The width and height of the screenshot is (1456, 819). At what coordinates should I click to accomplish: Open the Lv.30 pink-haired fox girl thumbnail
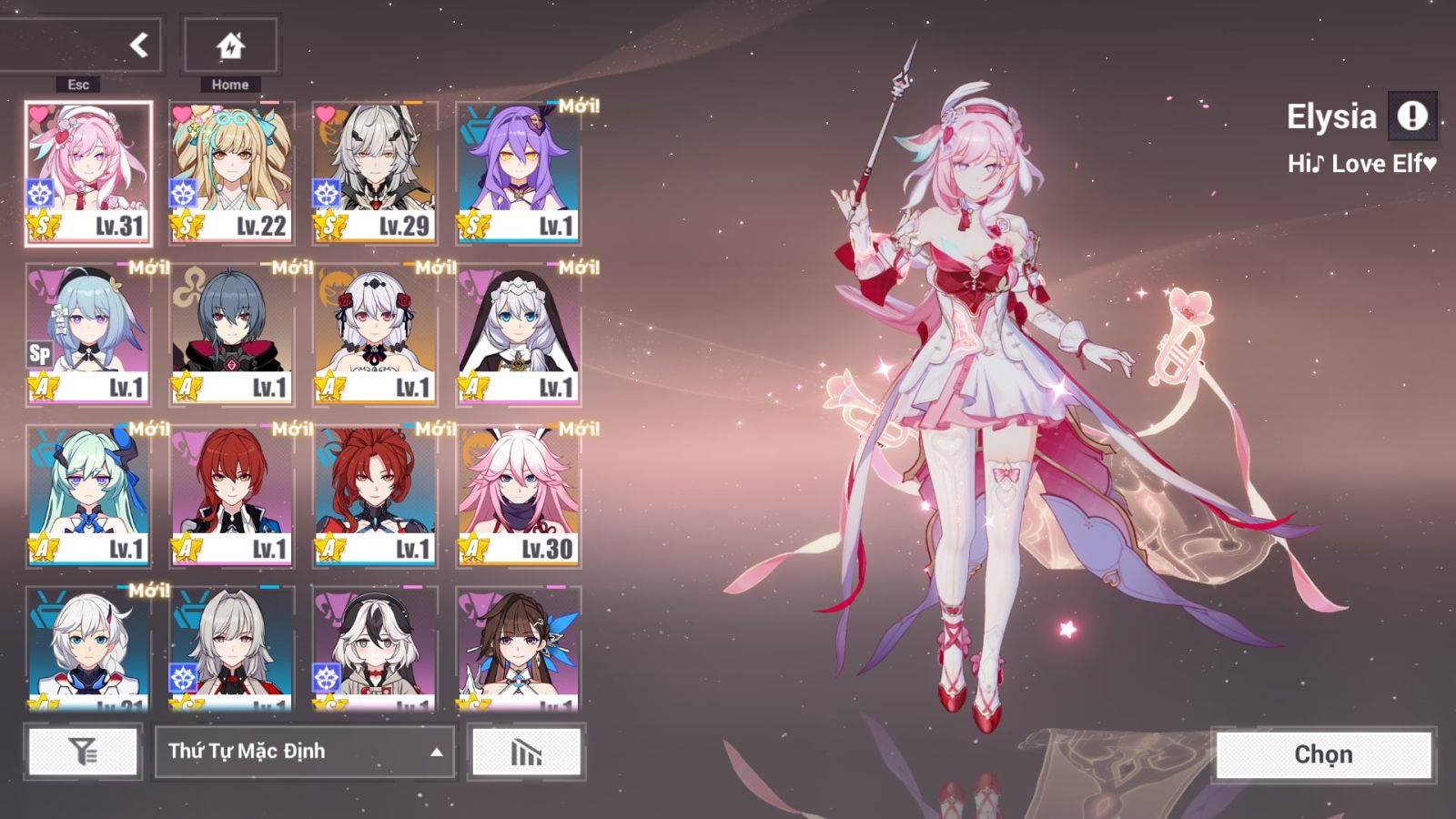tap(519, 496)
